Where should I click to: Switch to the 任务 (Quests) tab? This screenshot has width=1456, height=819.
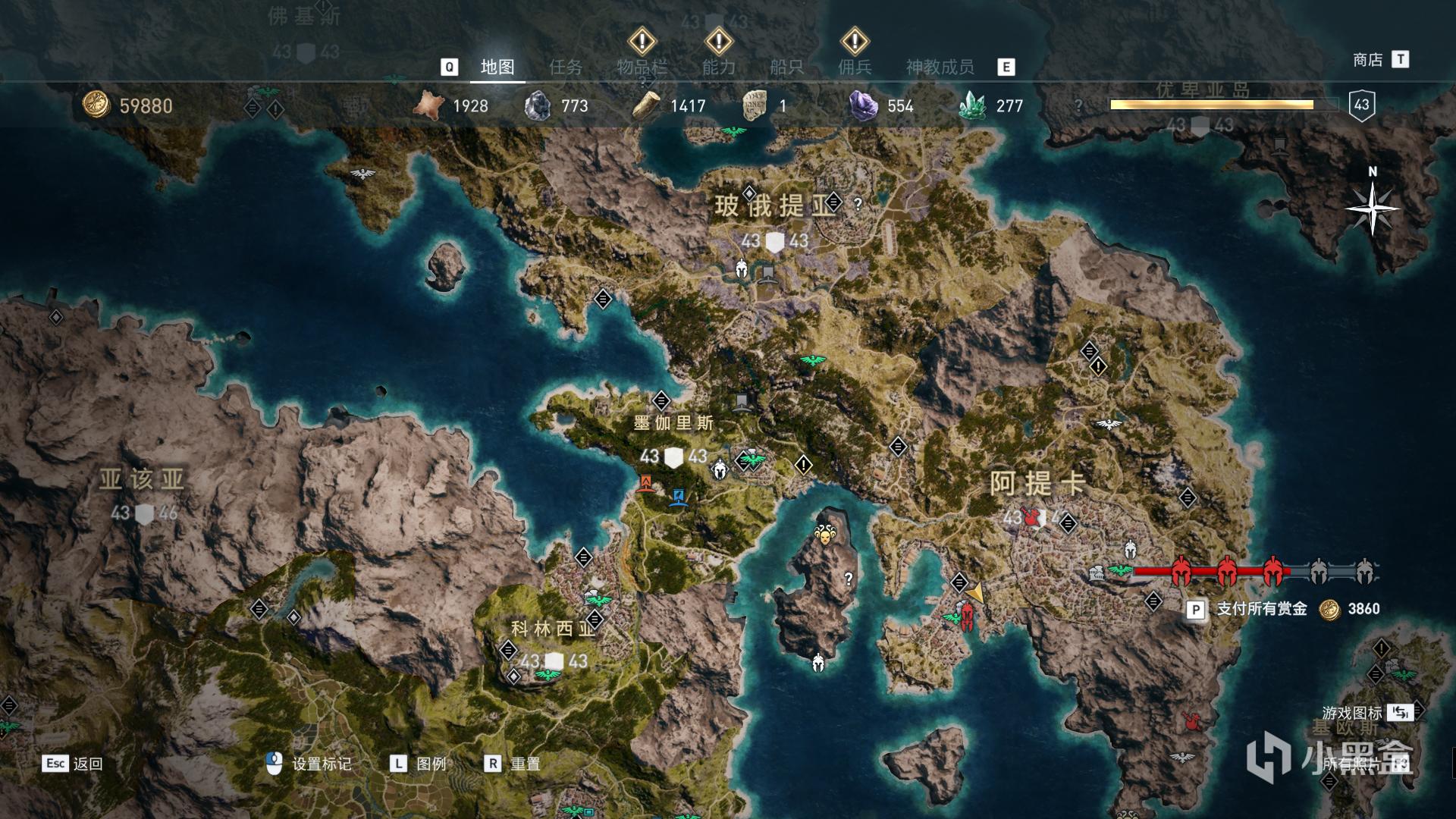coord(566,67)
